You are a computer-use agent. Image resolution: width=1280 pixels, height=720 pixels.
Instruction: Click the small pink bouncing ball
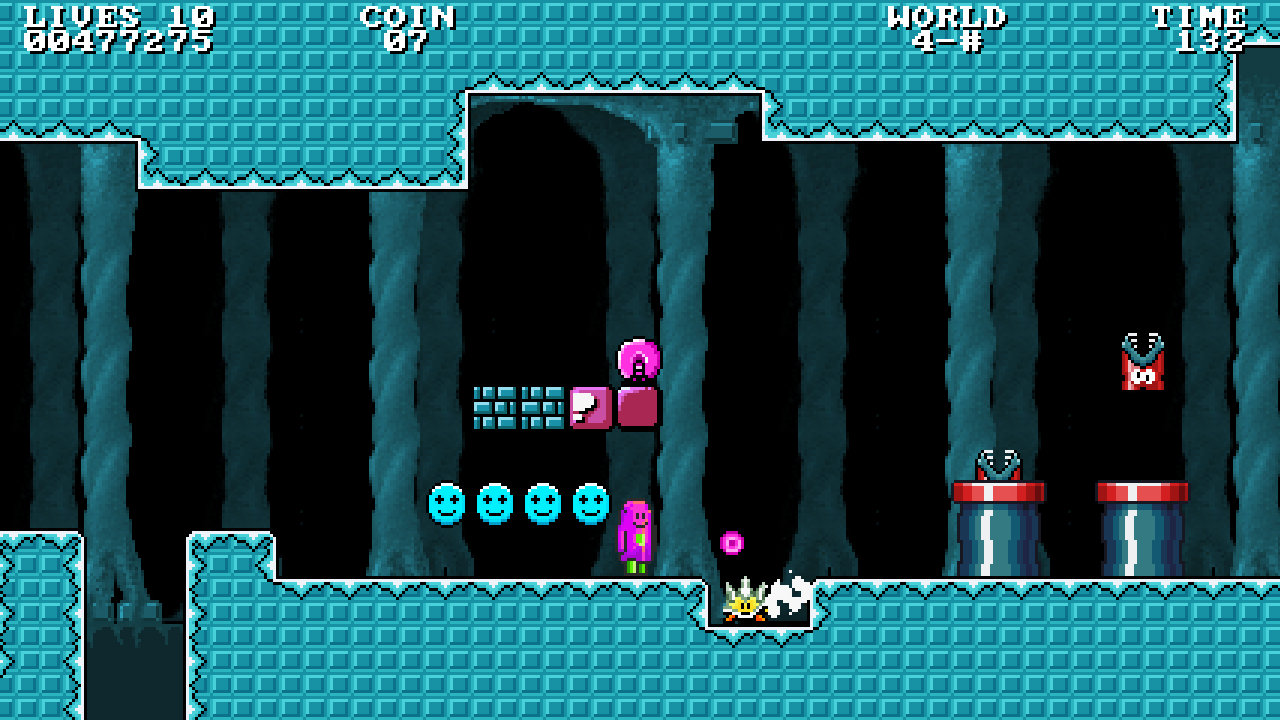tap(731, 542)
